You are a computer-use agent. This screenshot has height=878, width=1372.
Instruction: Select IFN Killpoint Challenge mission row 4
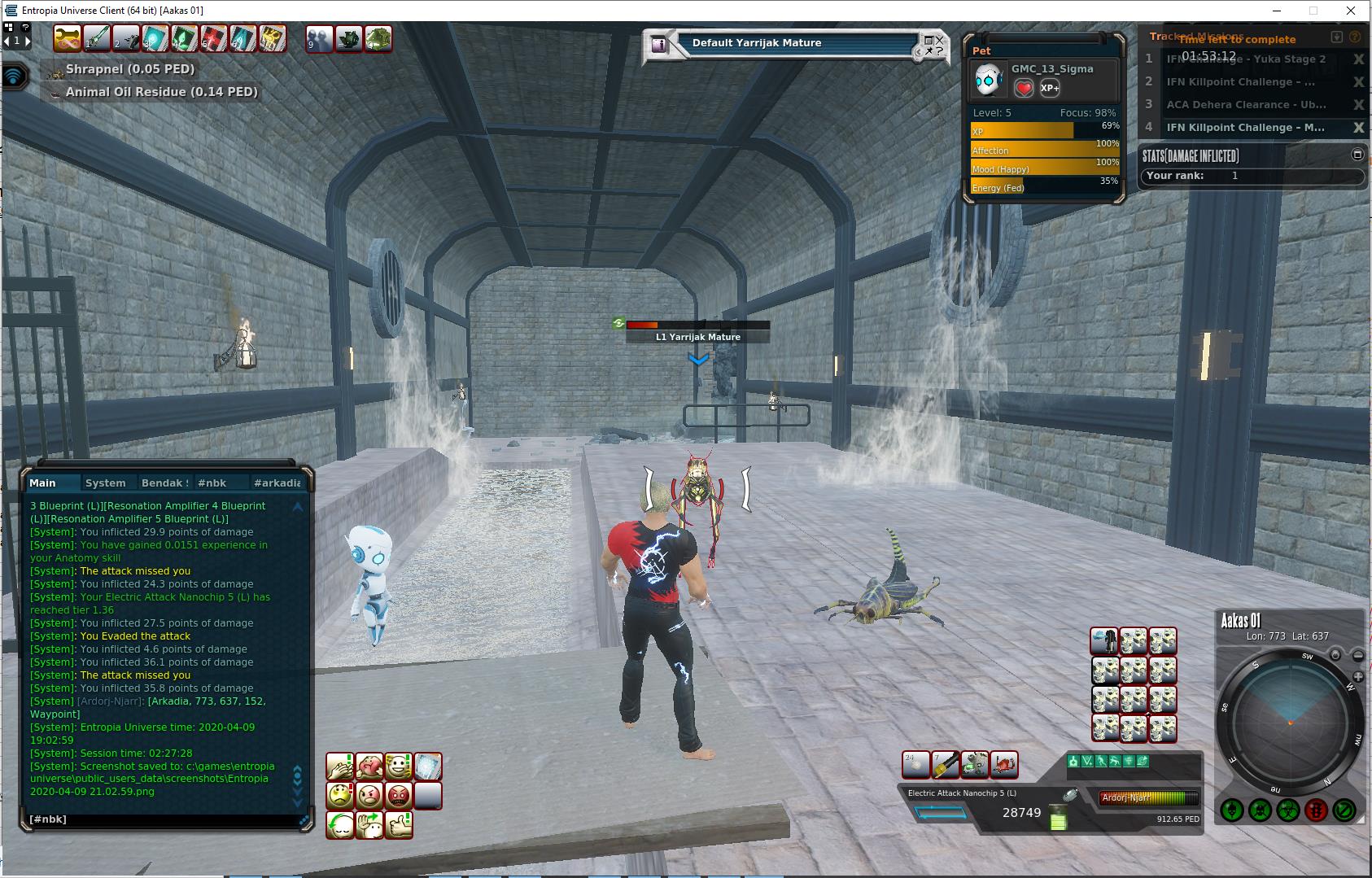pyautogui.click(x=1245, y=128)
